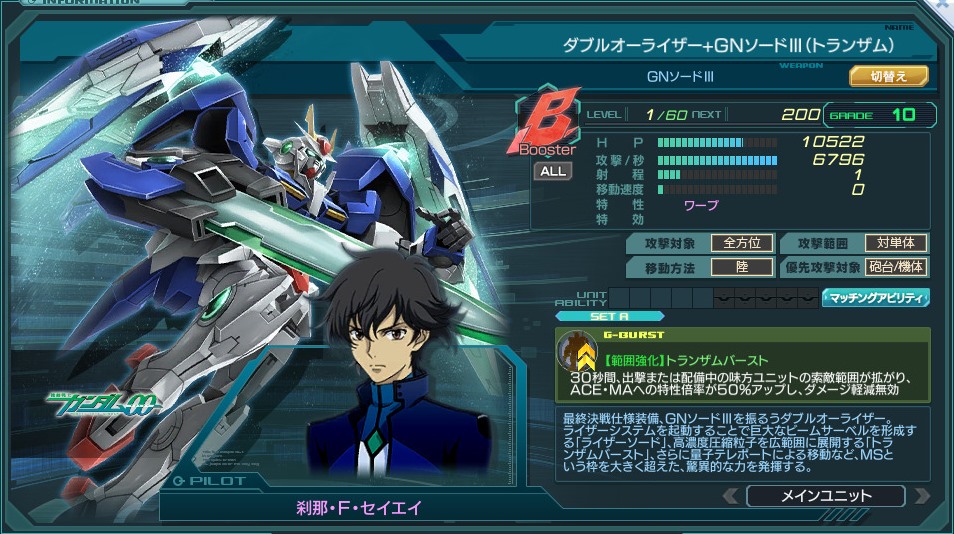Show the next unit with the right arrow
This screenshot has width=954, height=534.
[921, 496]
